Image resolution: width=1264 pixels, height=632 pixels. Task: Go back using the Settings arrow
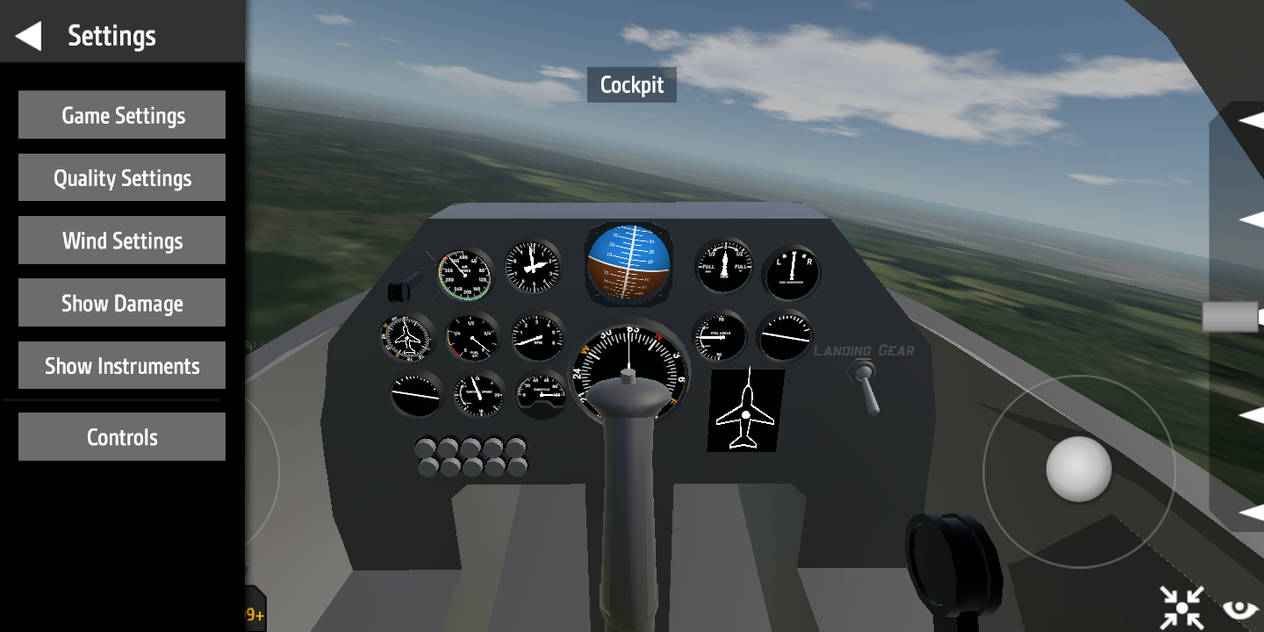(x=28, y=36)
